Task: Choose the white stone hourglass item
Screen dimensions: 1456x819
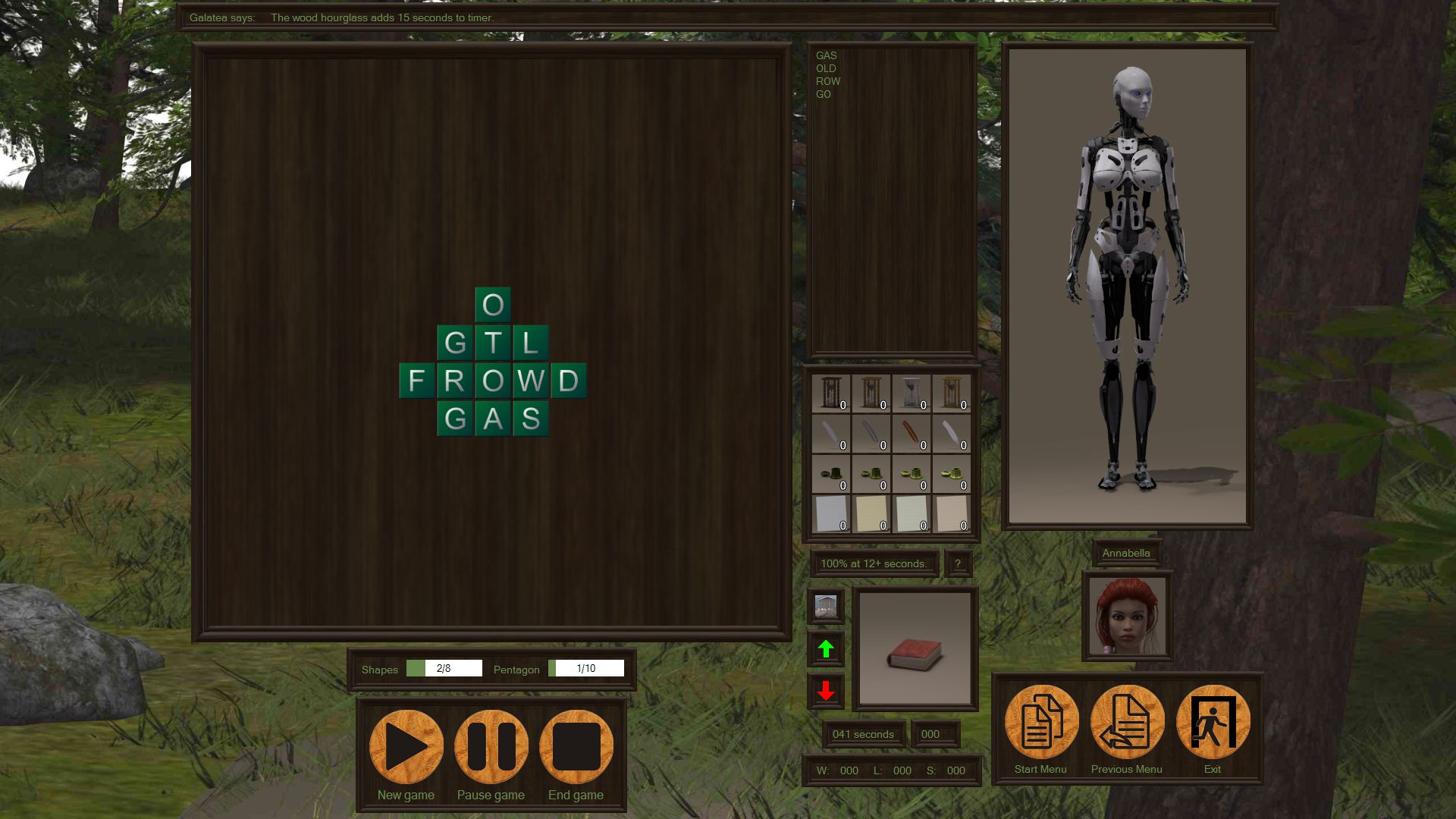Action: [912, 394]
